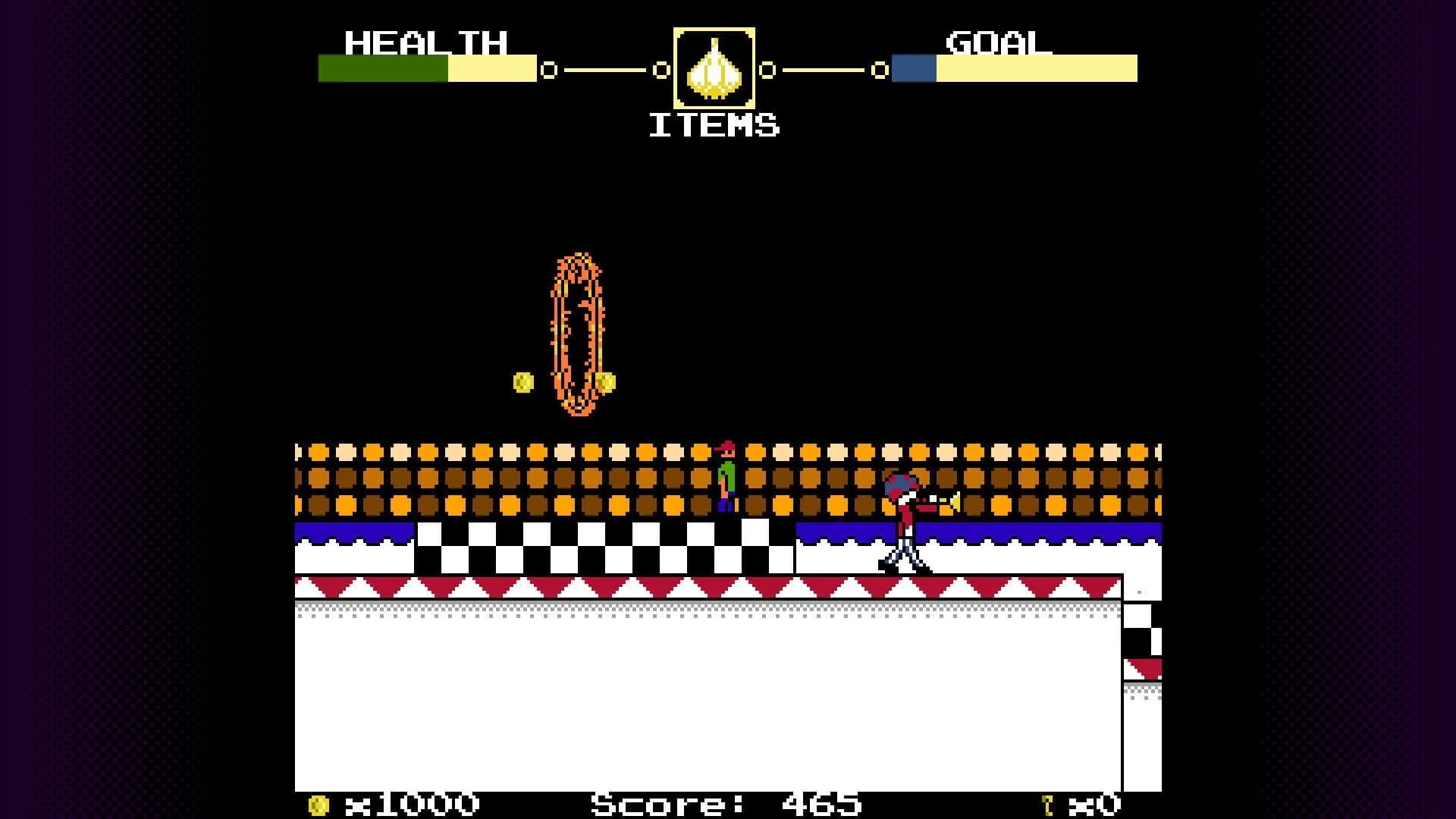Image resolution: width=1456 pixels, height=819 pixels.
Task: Collect the coin right of the fire ring
Action: pos(604,381)
